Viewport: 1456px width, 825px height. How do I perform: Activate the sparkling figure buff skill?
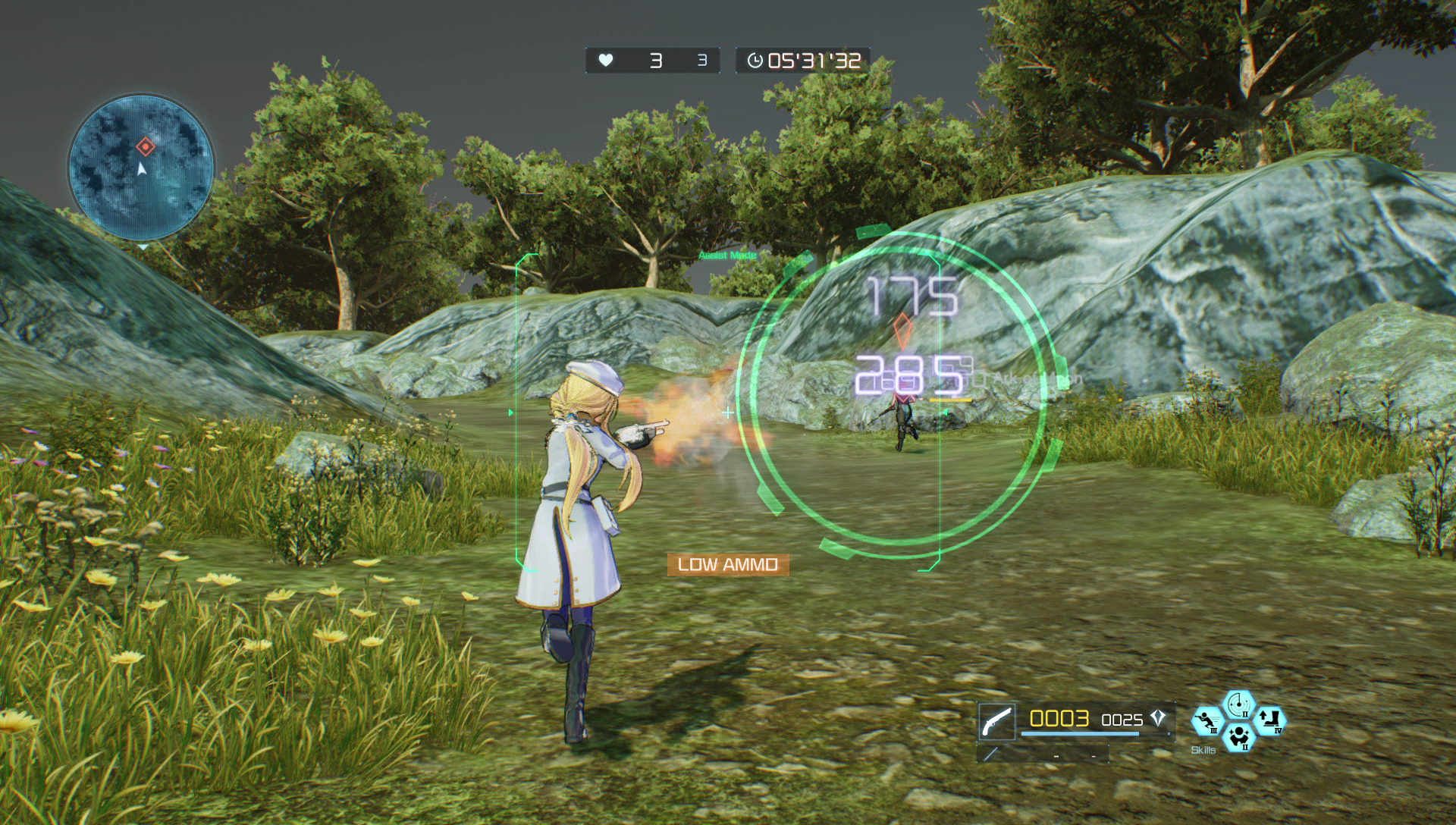1238,737
